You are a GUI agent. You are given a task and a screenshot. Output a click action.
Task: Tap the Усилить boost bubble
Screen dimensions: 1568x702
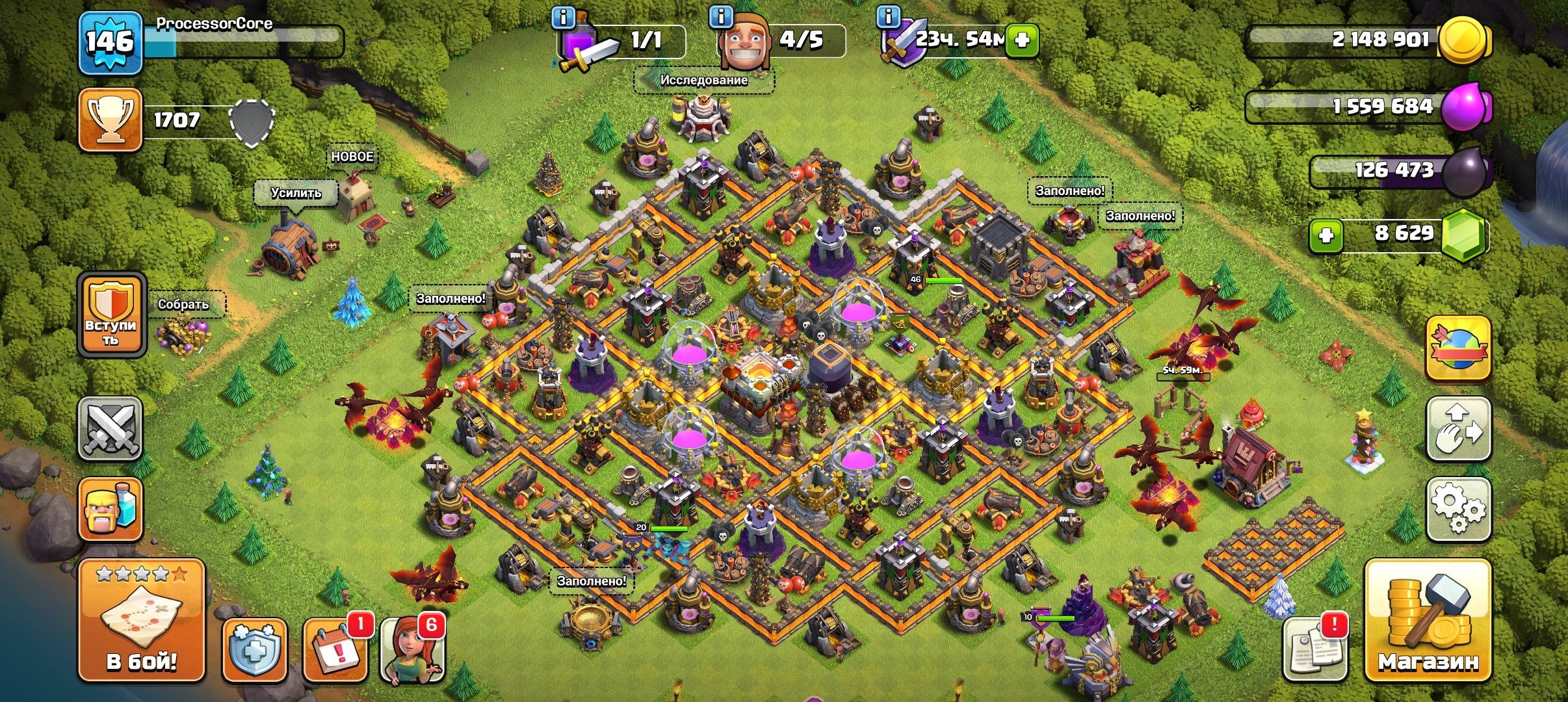(296, 193)
